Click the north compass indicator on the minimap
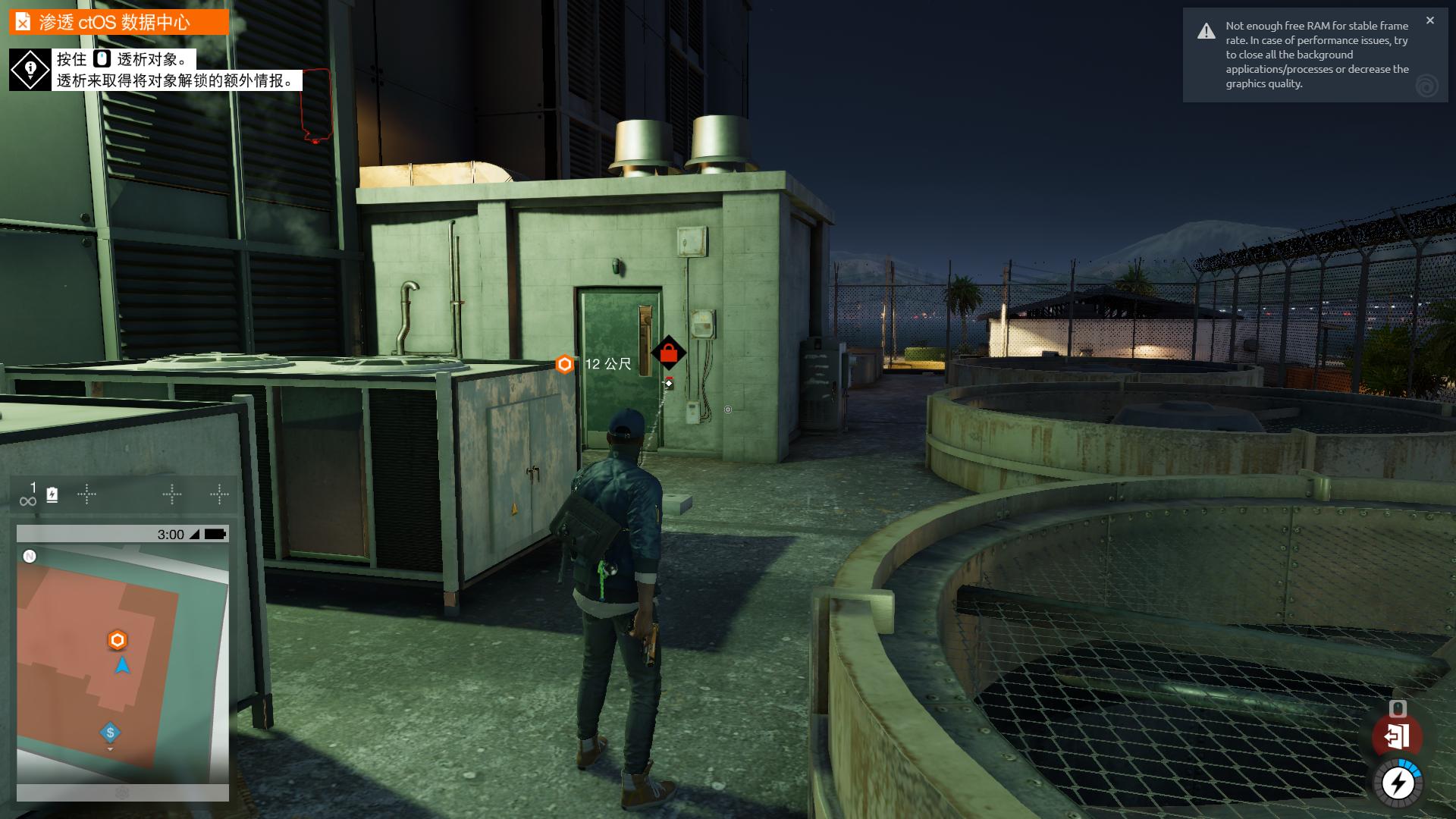The width and height of the screenshot is (1456, 819). click(30, 557)
